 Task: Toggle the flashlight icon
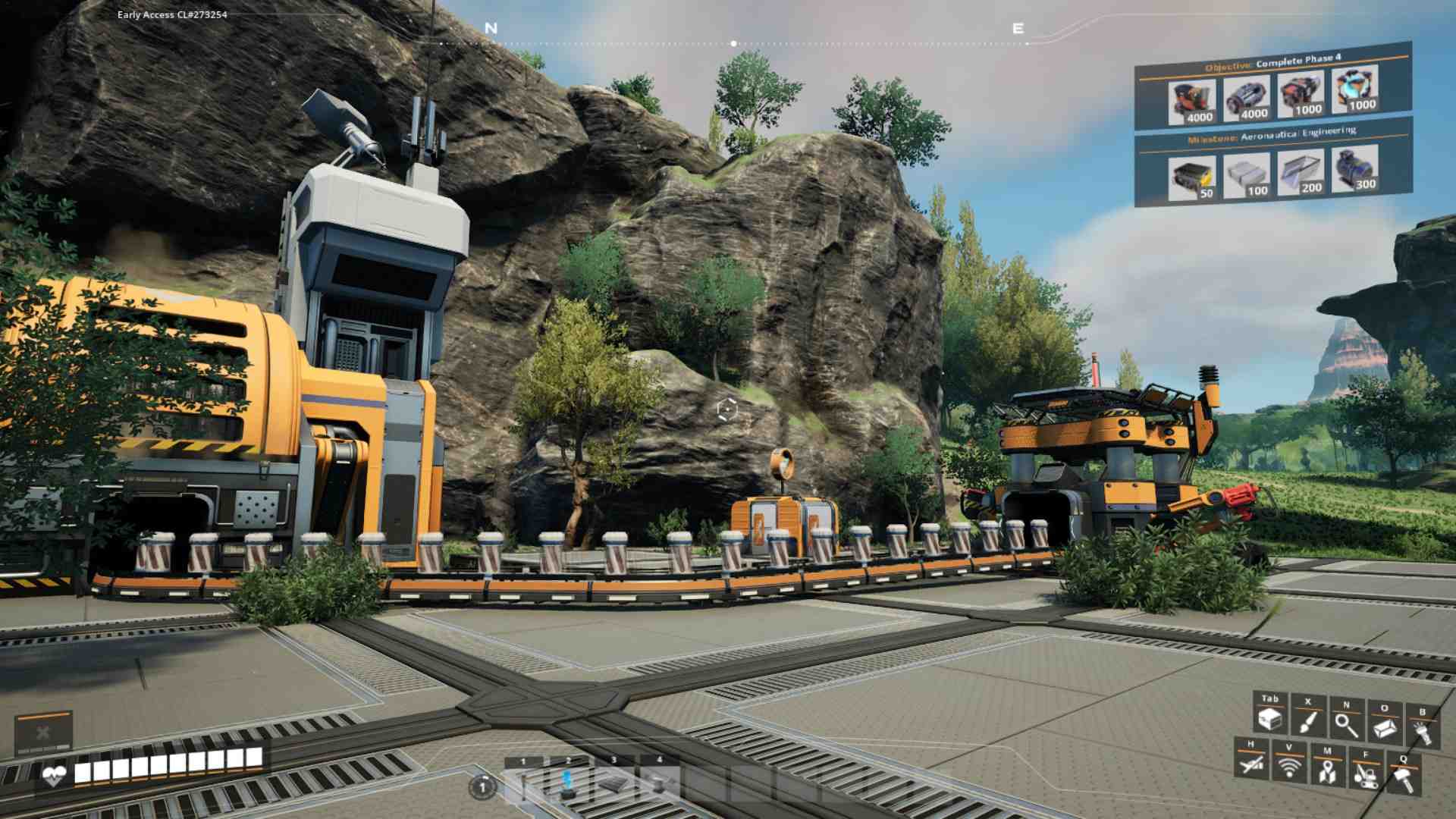click(1422, 731)
